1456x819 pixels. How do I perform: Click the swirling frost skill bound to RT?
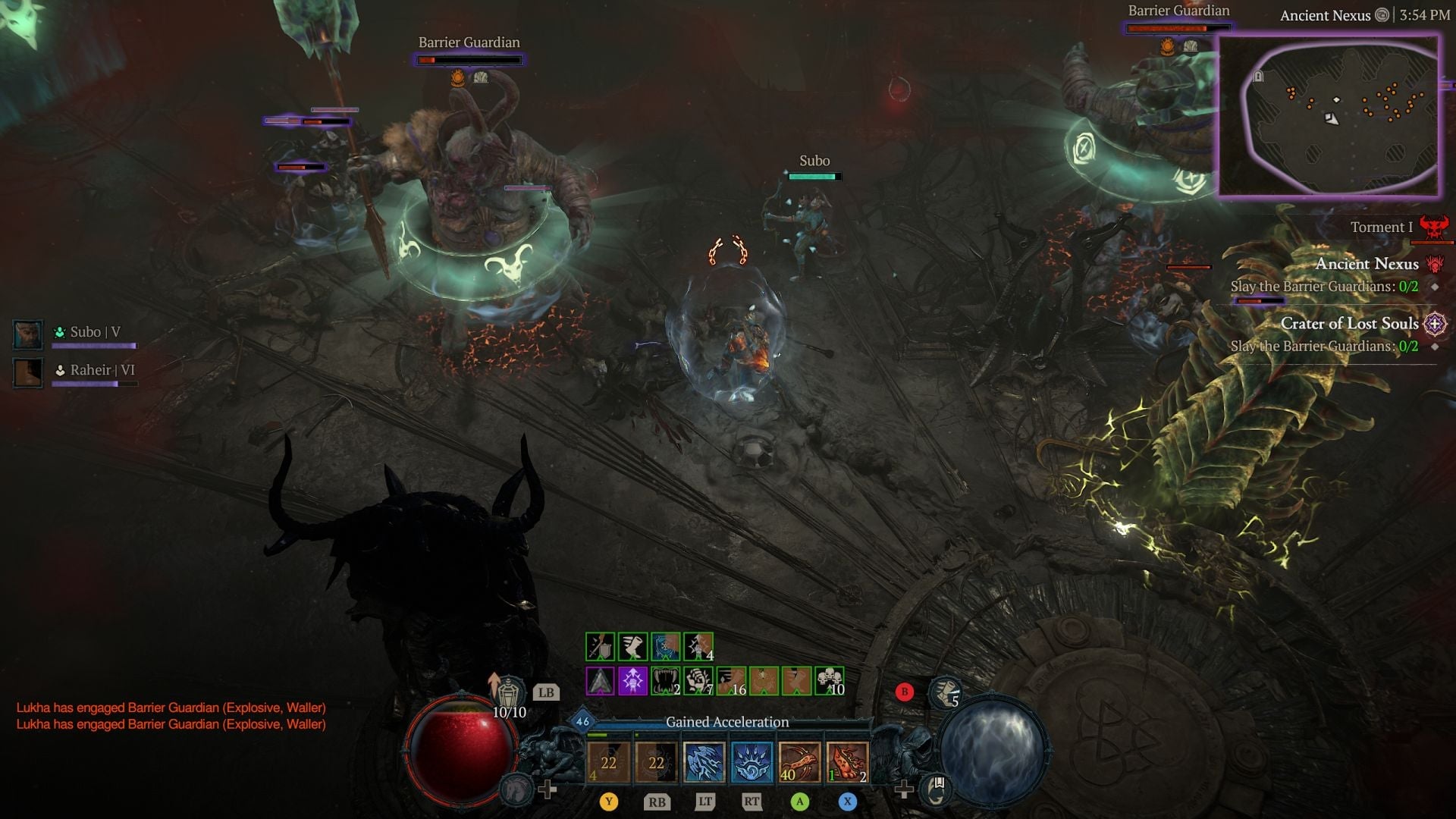pyautogui.click(x=753, y=763)
